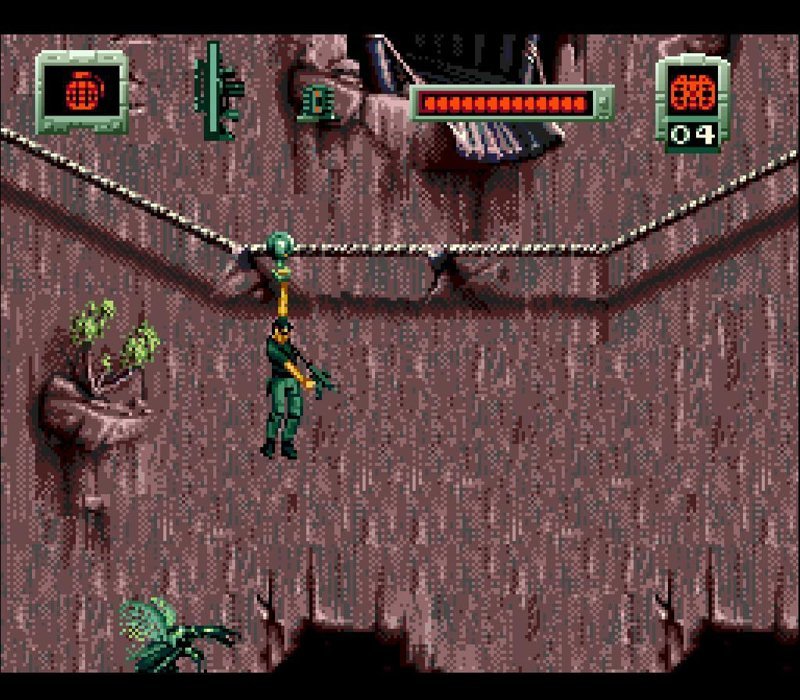The image size is (800, 700).
Task: Select the grenade pack ammo icon
Action: (x=692, y=92)
